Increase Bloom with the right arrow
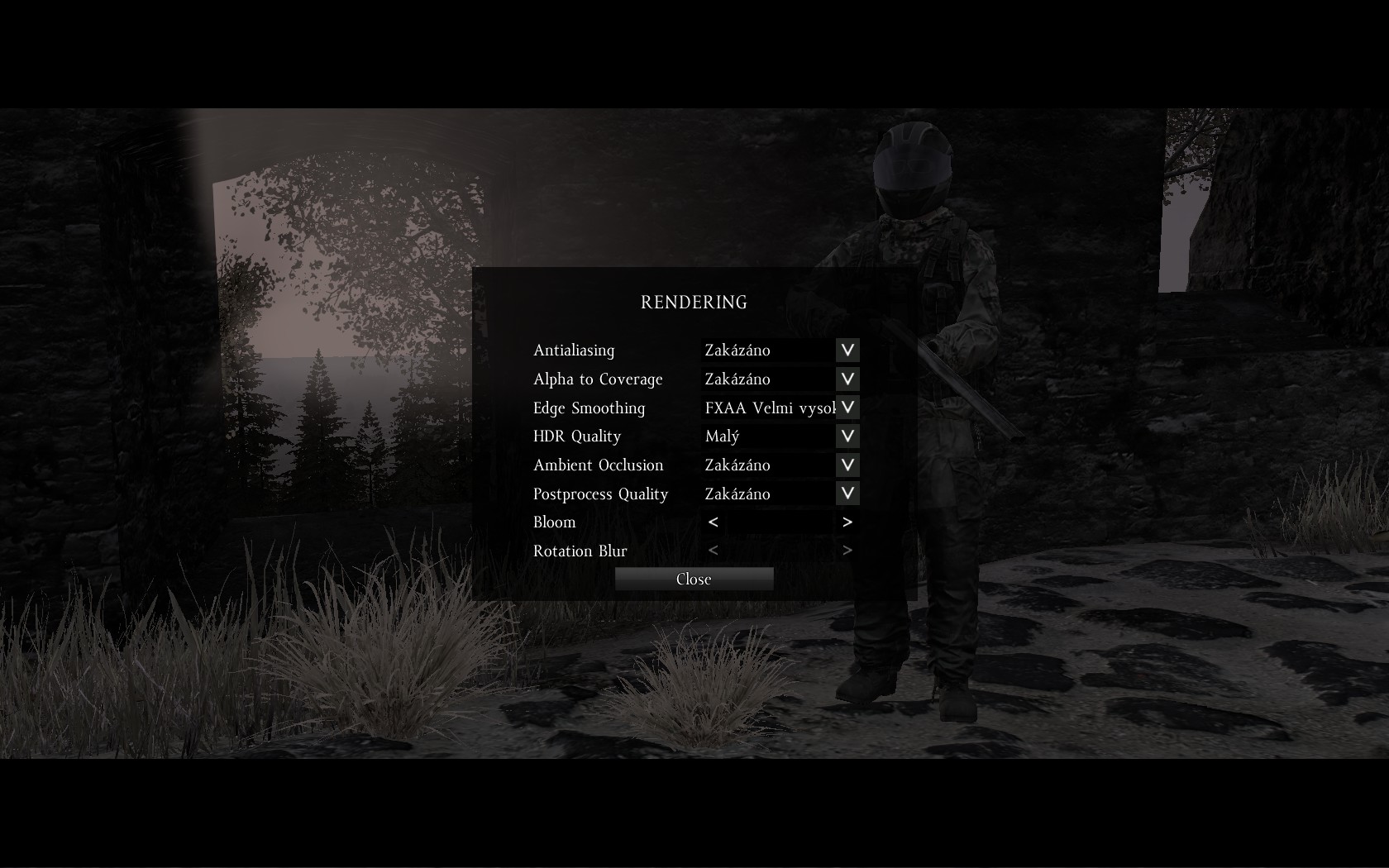The width and height of the screenshot is (1389, 868). (847, 522)
